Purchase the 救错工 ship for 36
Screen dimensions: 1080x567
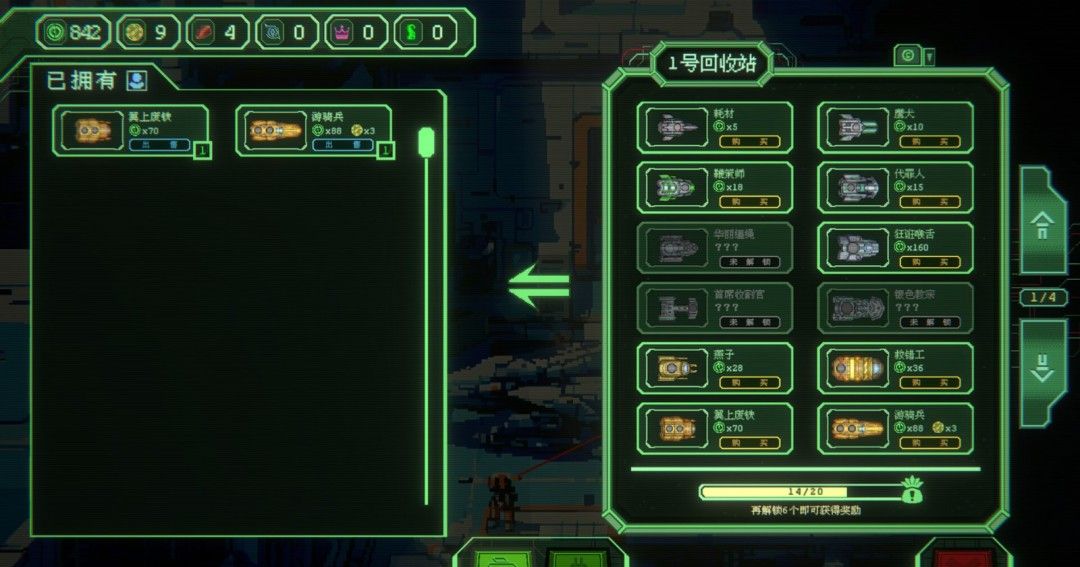click(x=929, y=383)
